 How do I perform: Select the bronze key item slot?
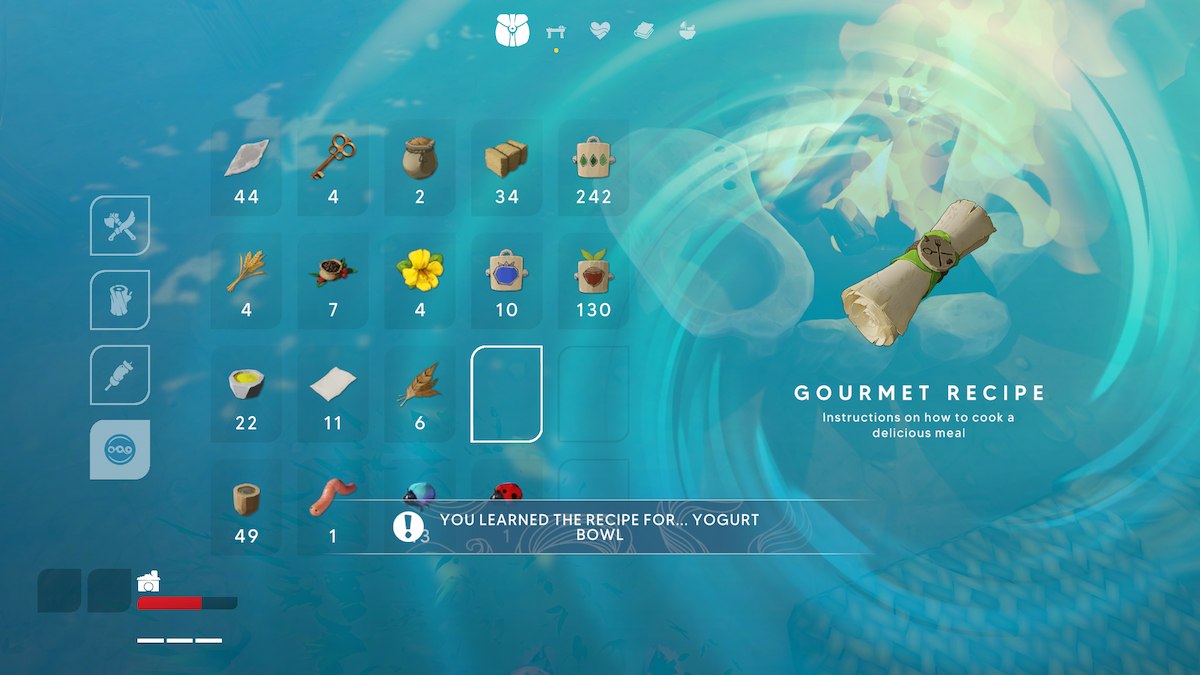333,166
